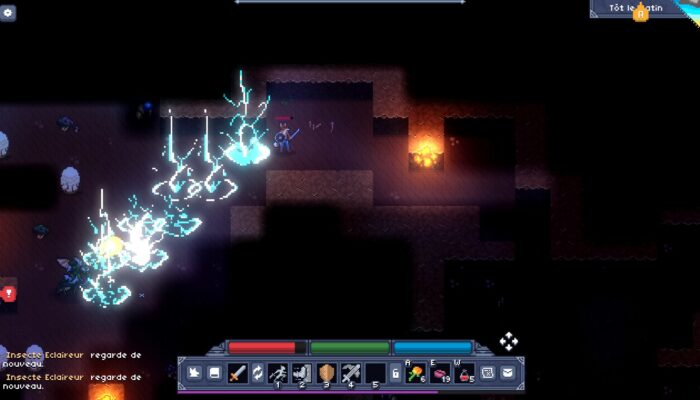Activate the dash skill in slot 1
Viewport: 700px width, 400px height.
pyautogui.click(x=277, y=373)
